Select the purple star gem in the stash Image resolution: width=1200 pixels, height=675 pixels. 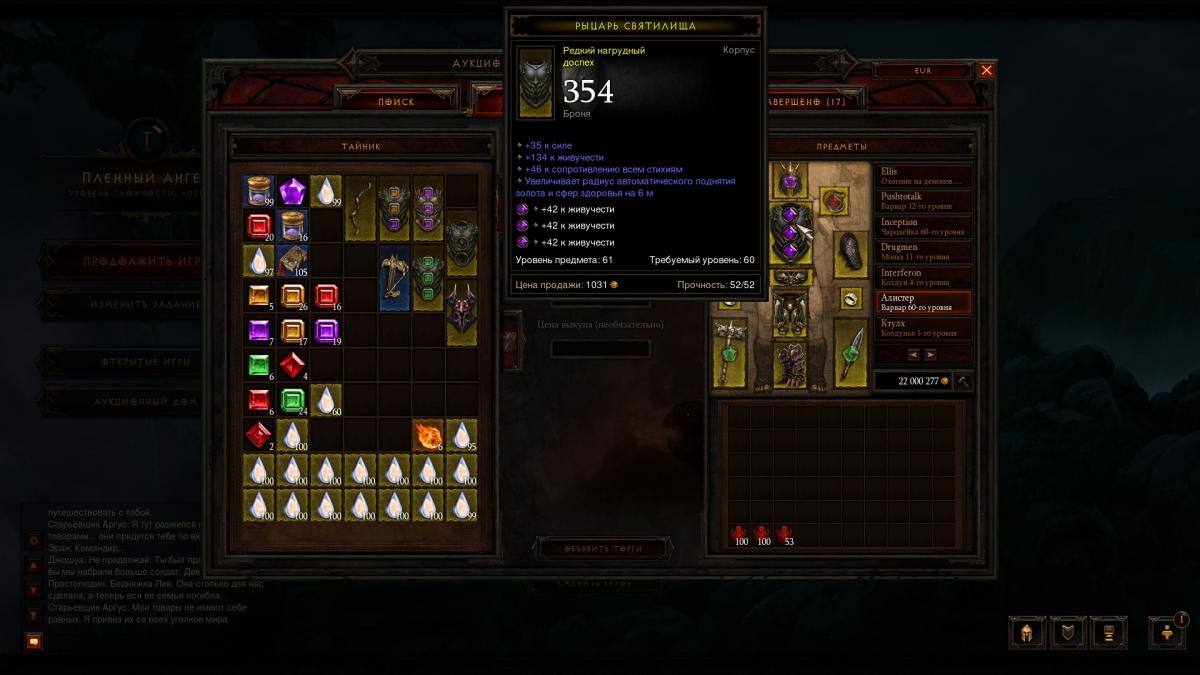coord(292,191)
